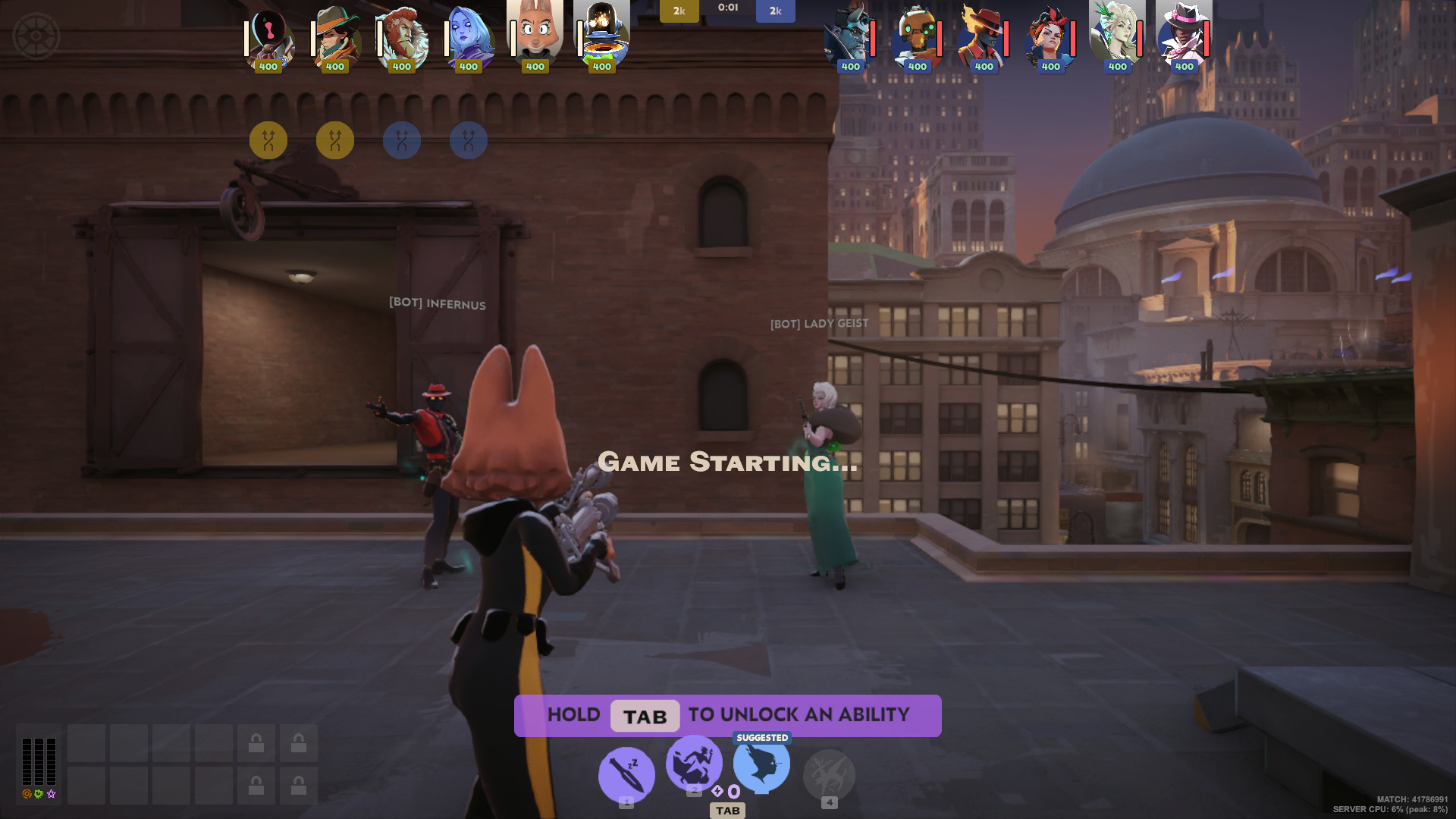Viewport: 1456px width, 819px height.
Task: Toggle the first yellow lane crossing indicator
Action: (268, 140)
